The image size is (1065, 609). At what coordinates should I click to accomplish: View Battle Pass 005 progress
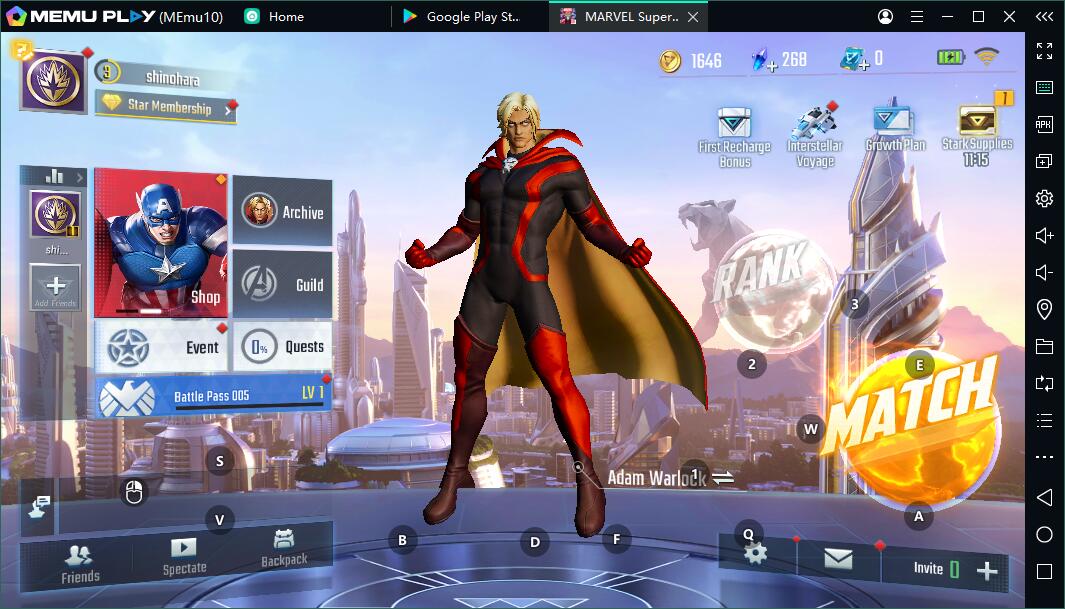click(211, 396)
